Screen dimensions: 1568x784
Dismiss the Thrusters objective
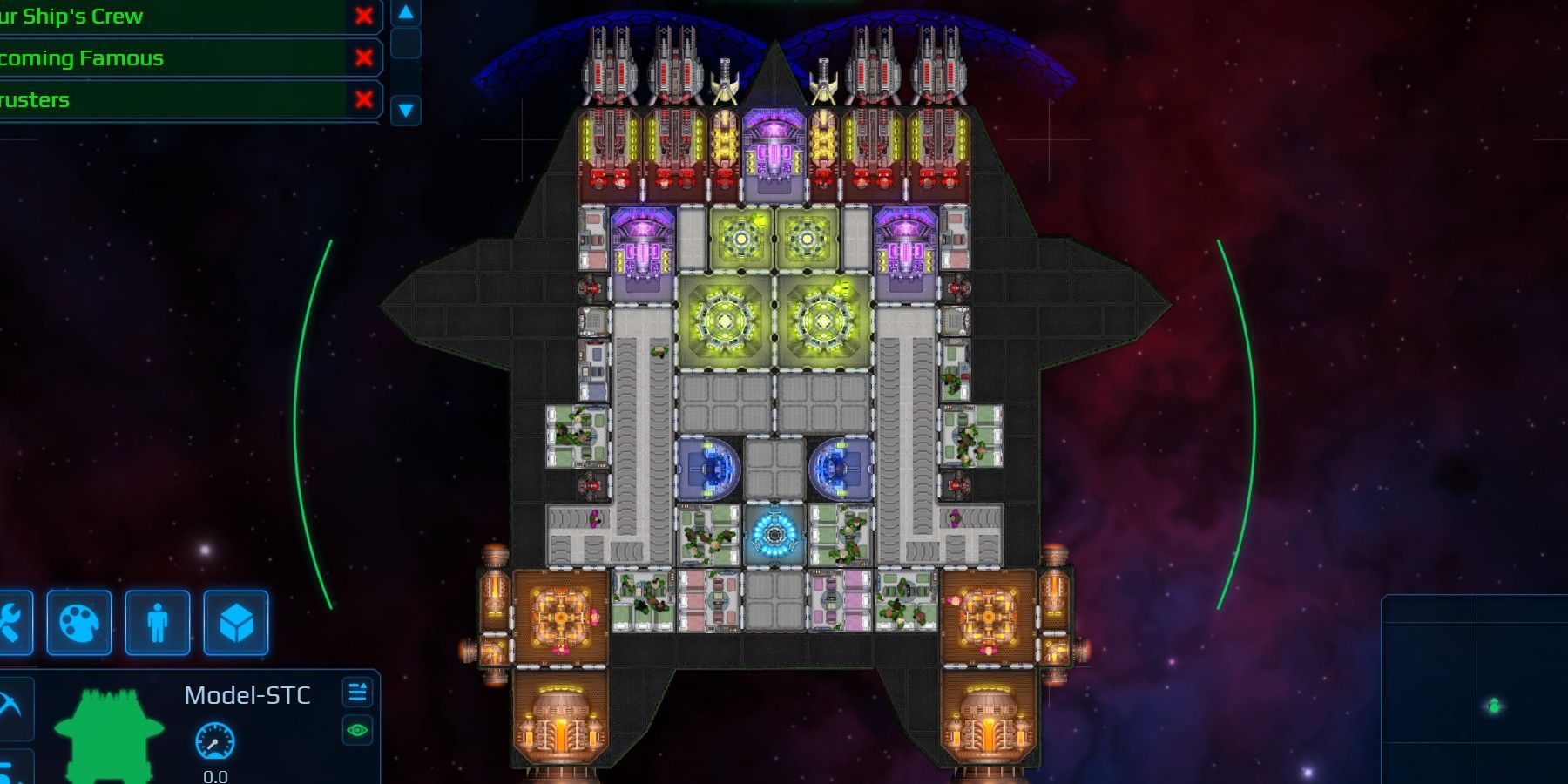pos(362,99)
